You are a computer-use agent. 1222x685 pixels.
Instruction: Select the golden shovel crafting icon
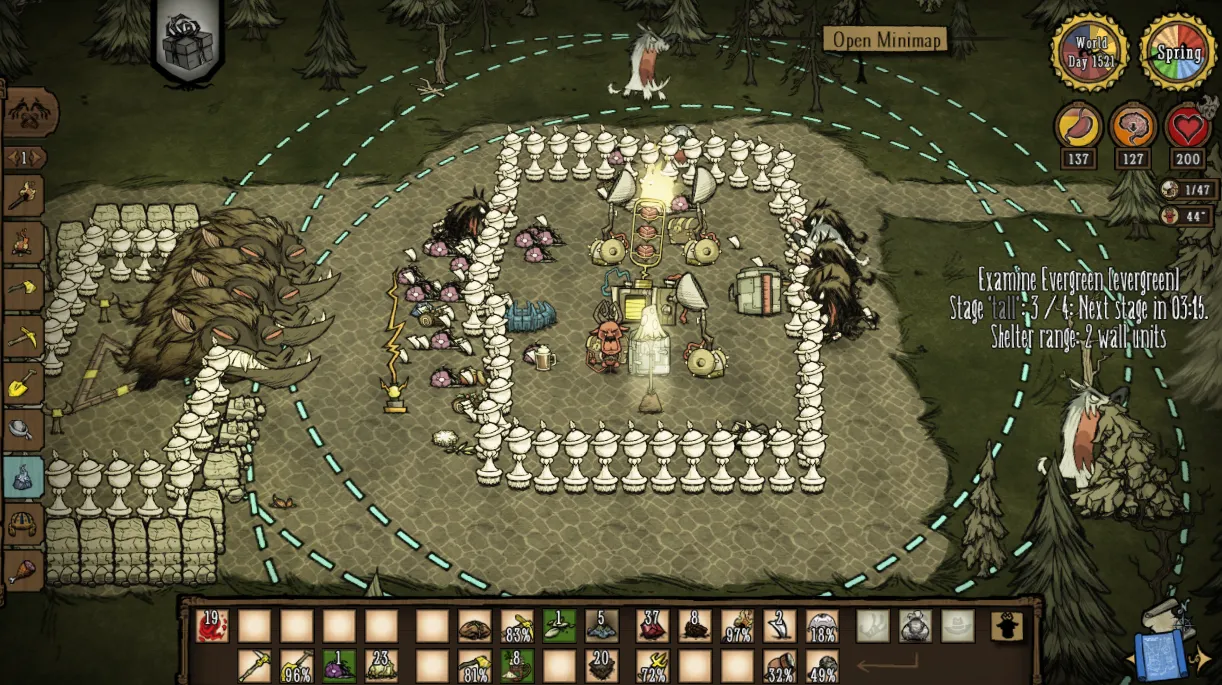[x=23, y=383]
